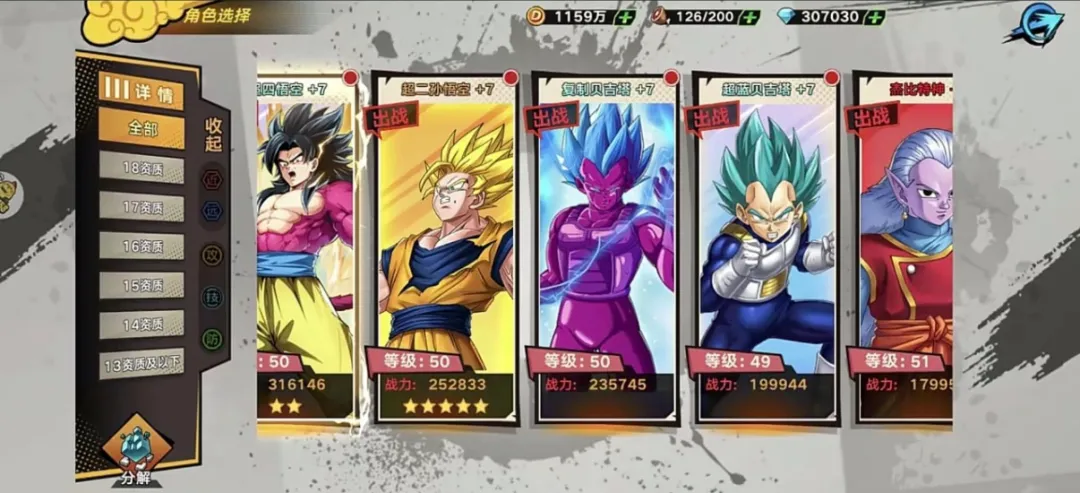Switch to the 14资质 filter
This screenshot has height=493, width=1080.
tap(141, 324)
